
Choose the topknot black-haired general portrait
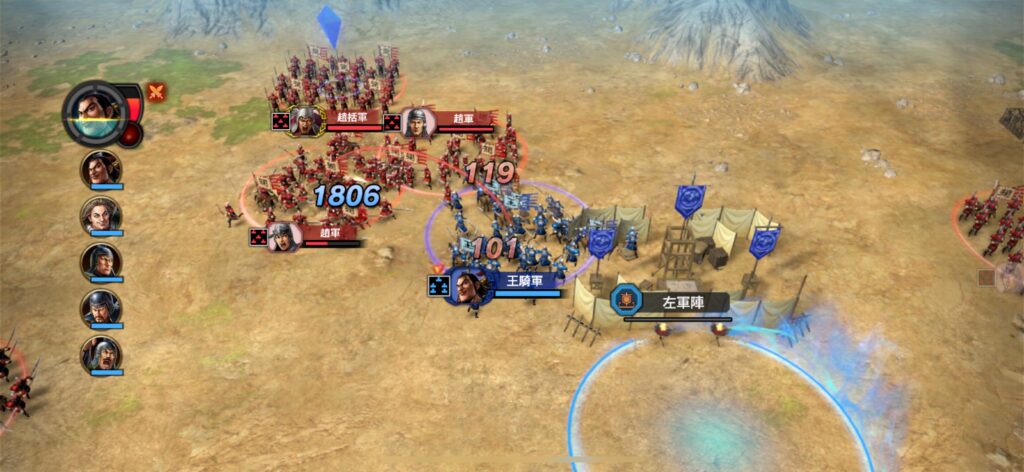101,168
